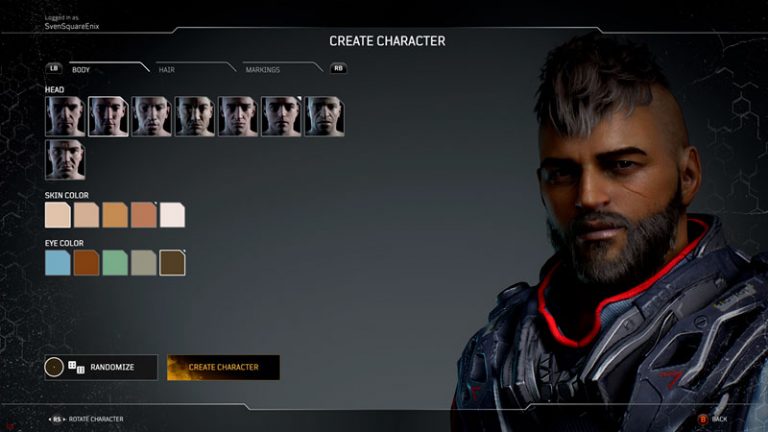Select the Body tab
Screen dimensions: 768x432
81,69
